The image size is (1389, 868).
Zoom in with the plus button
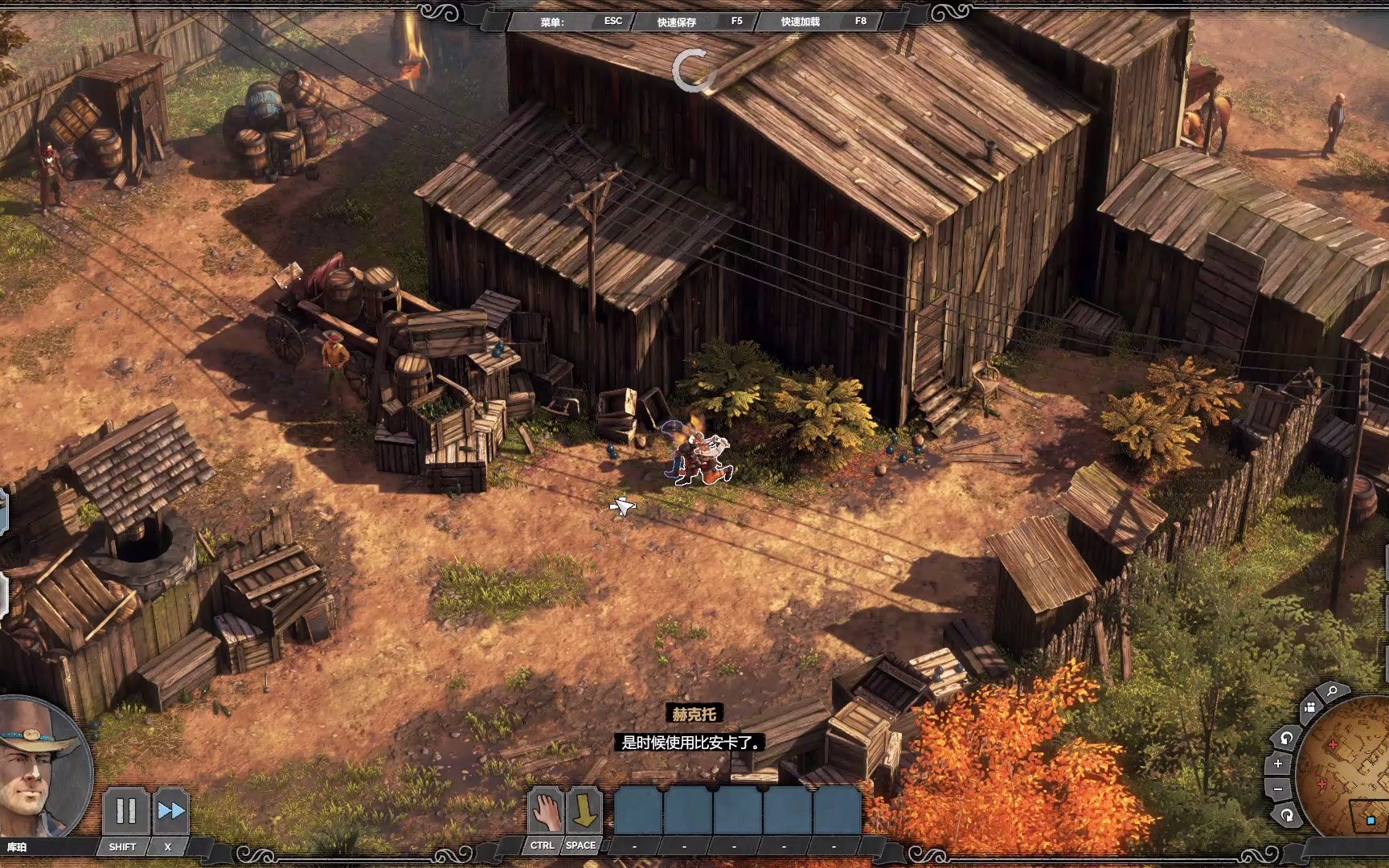1278,764
